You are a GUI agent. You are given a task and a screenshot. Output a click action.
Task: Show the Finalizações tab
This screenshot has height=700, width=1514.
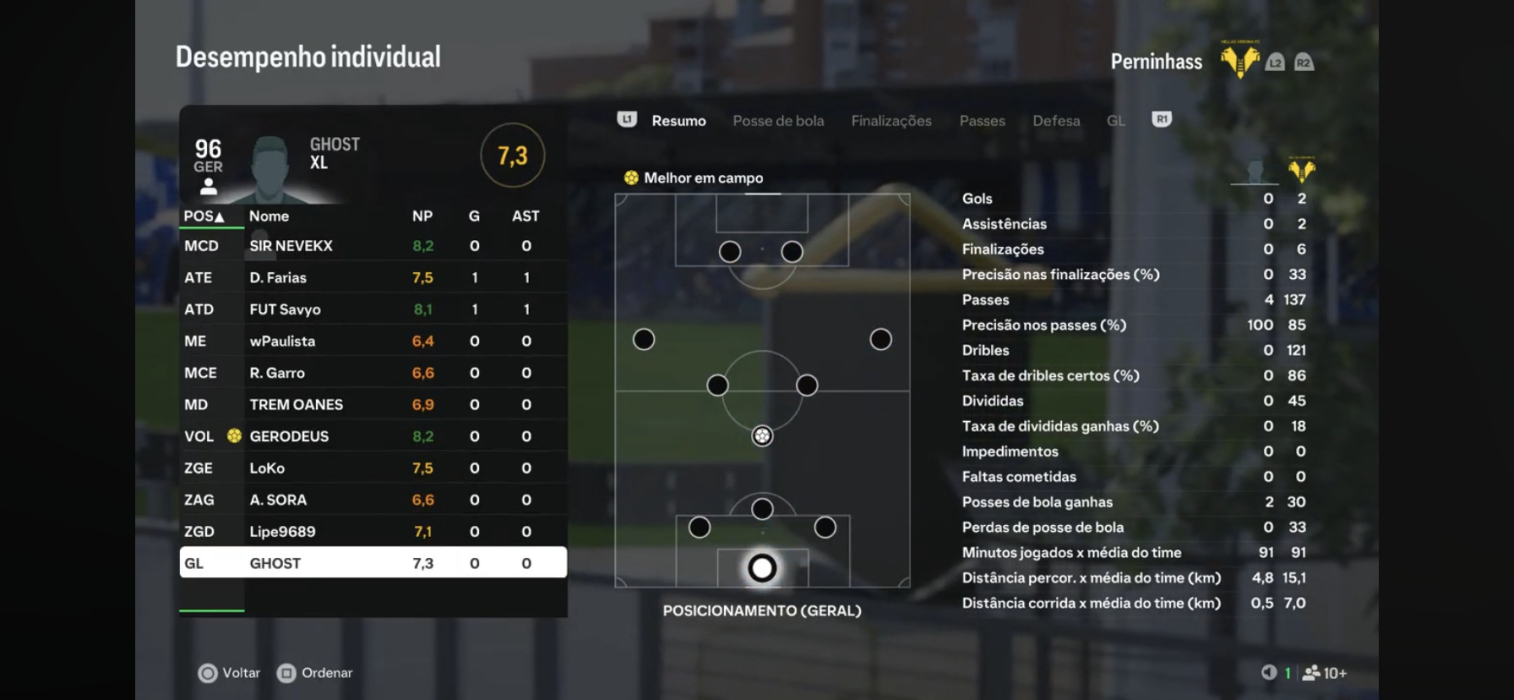tap(891, 121)
